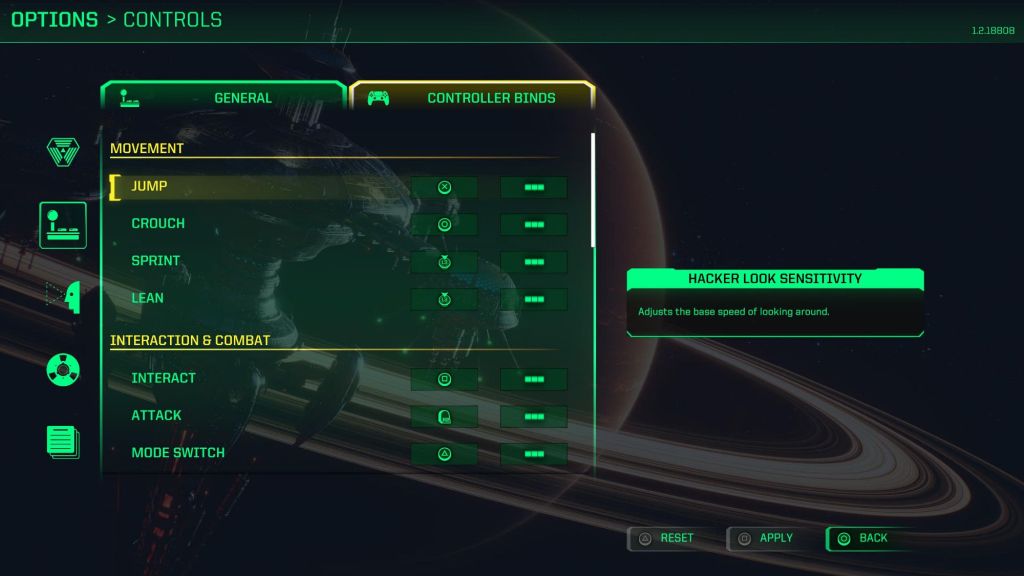Viewport: 1024px width, 576px height.
Task: Rebind the primary button slot for Jump
Action: 444,187
